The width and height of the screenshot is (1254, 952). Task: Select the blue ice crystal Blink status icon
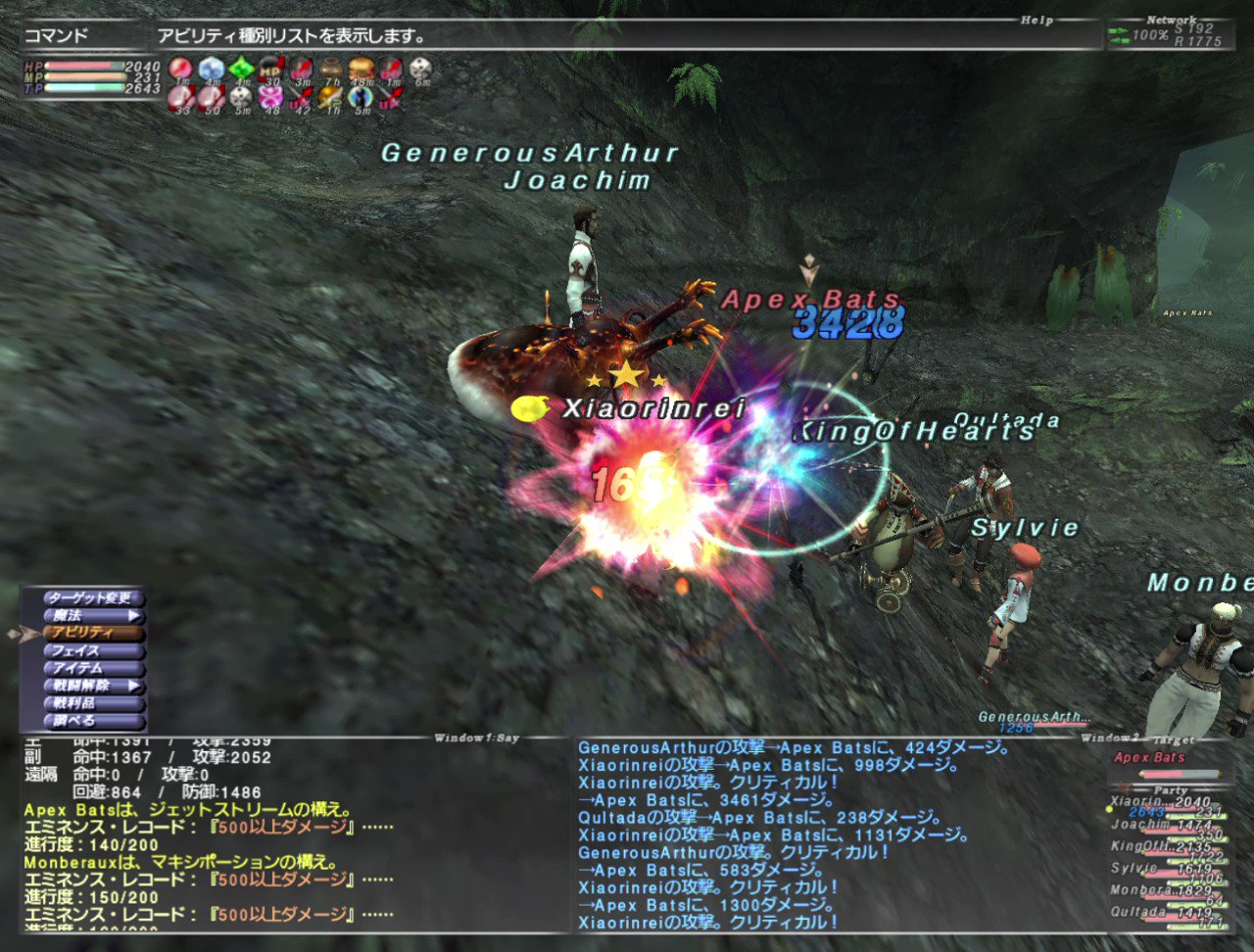[210, 69]
